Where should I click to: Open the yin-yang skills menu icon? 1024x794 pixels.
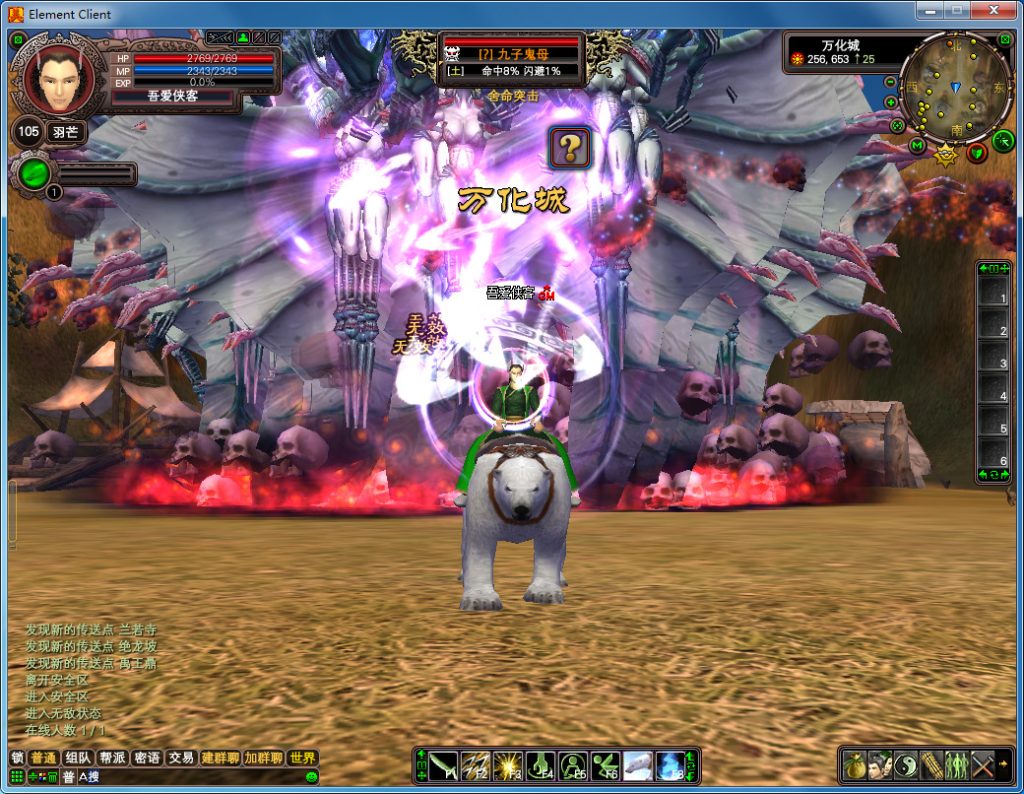(906, 765)
